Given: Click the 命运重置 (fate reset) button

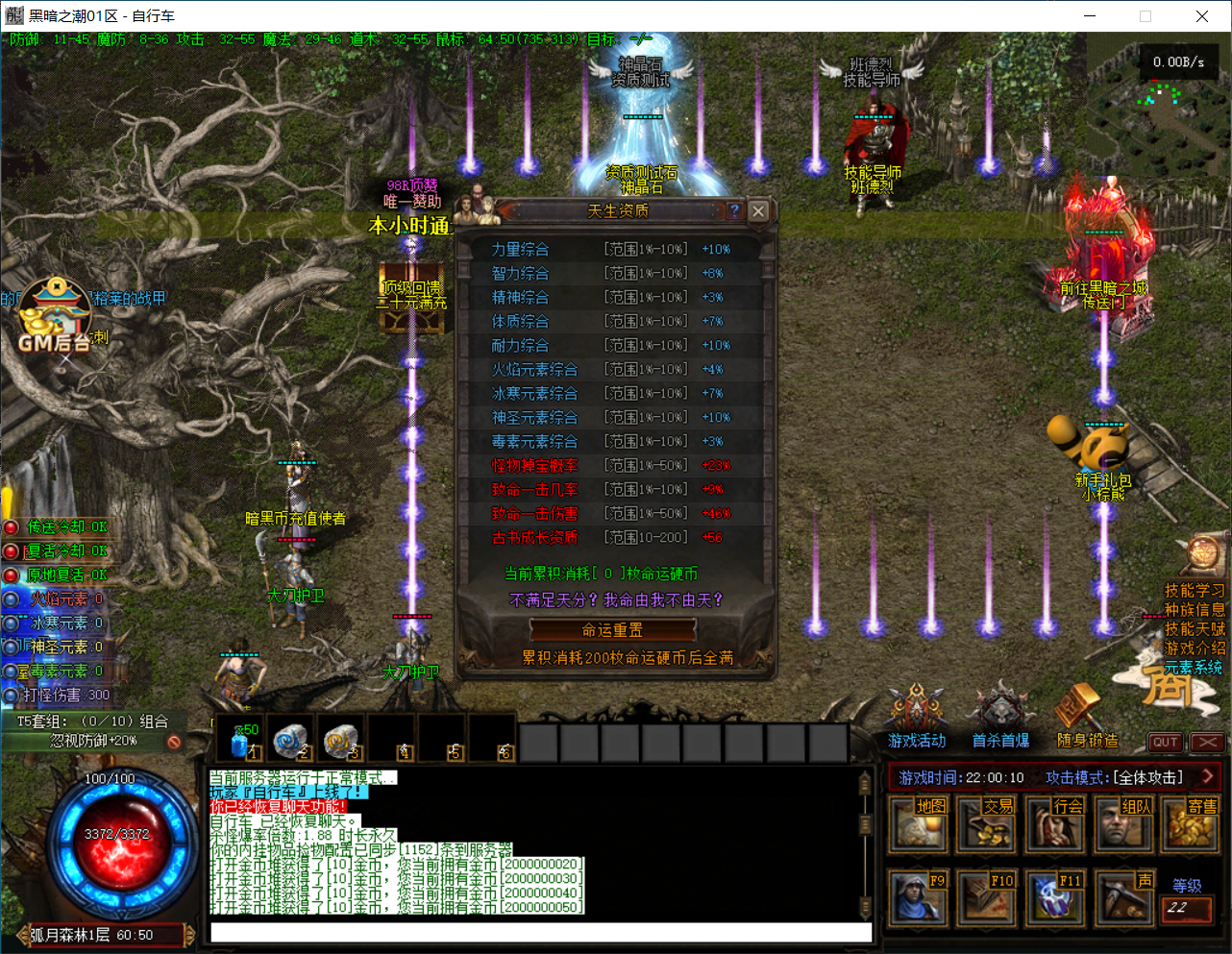Looking at the screenshot, I should (612, 630).
